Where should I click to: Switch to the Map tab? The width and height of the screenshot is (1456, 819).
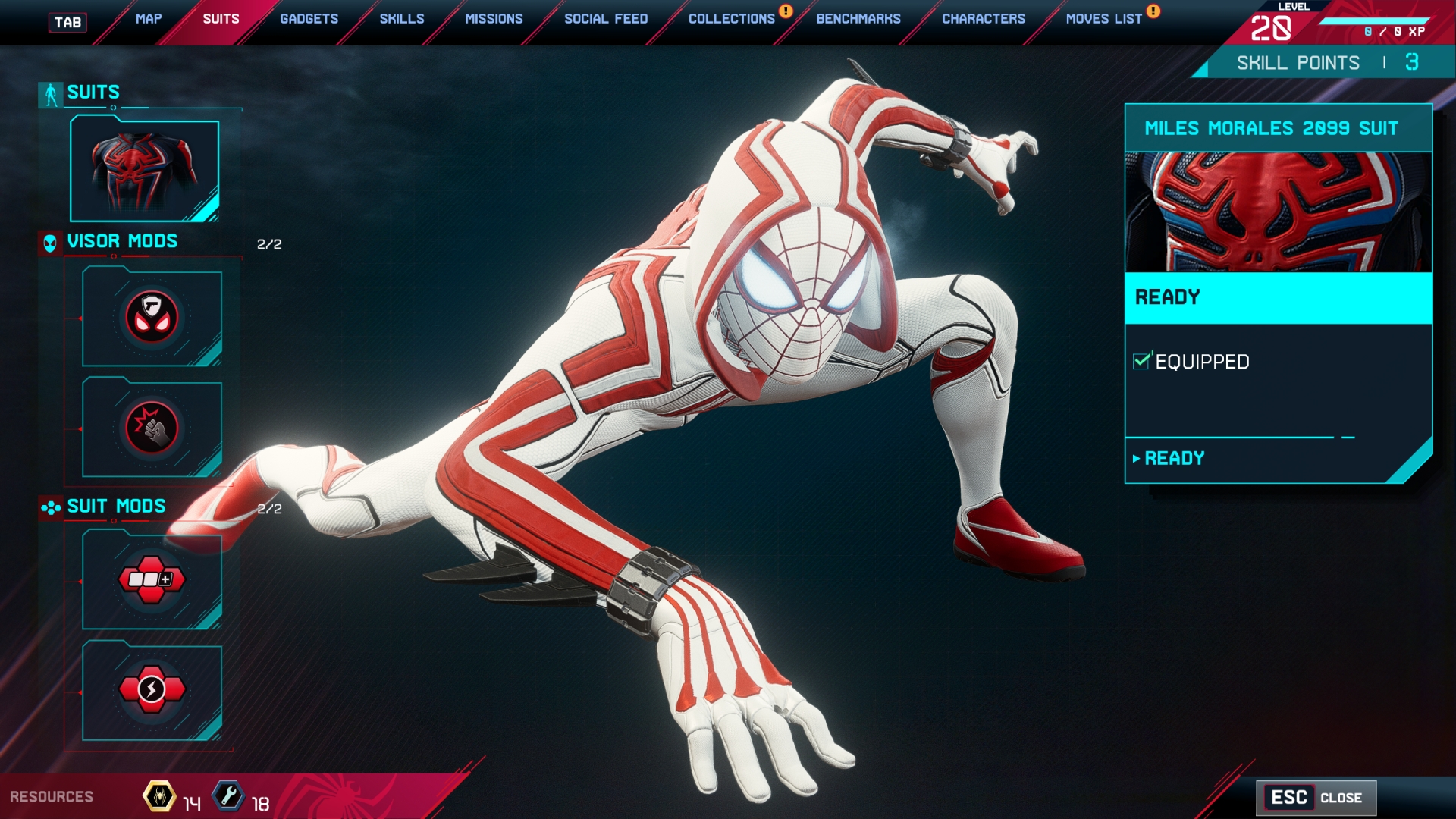click(x=149, y=19)
